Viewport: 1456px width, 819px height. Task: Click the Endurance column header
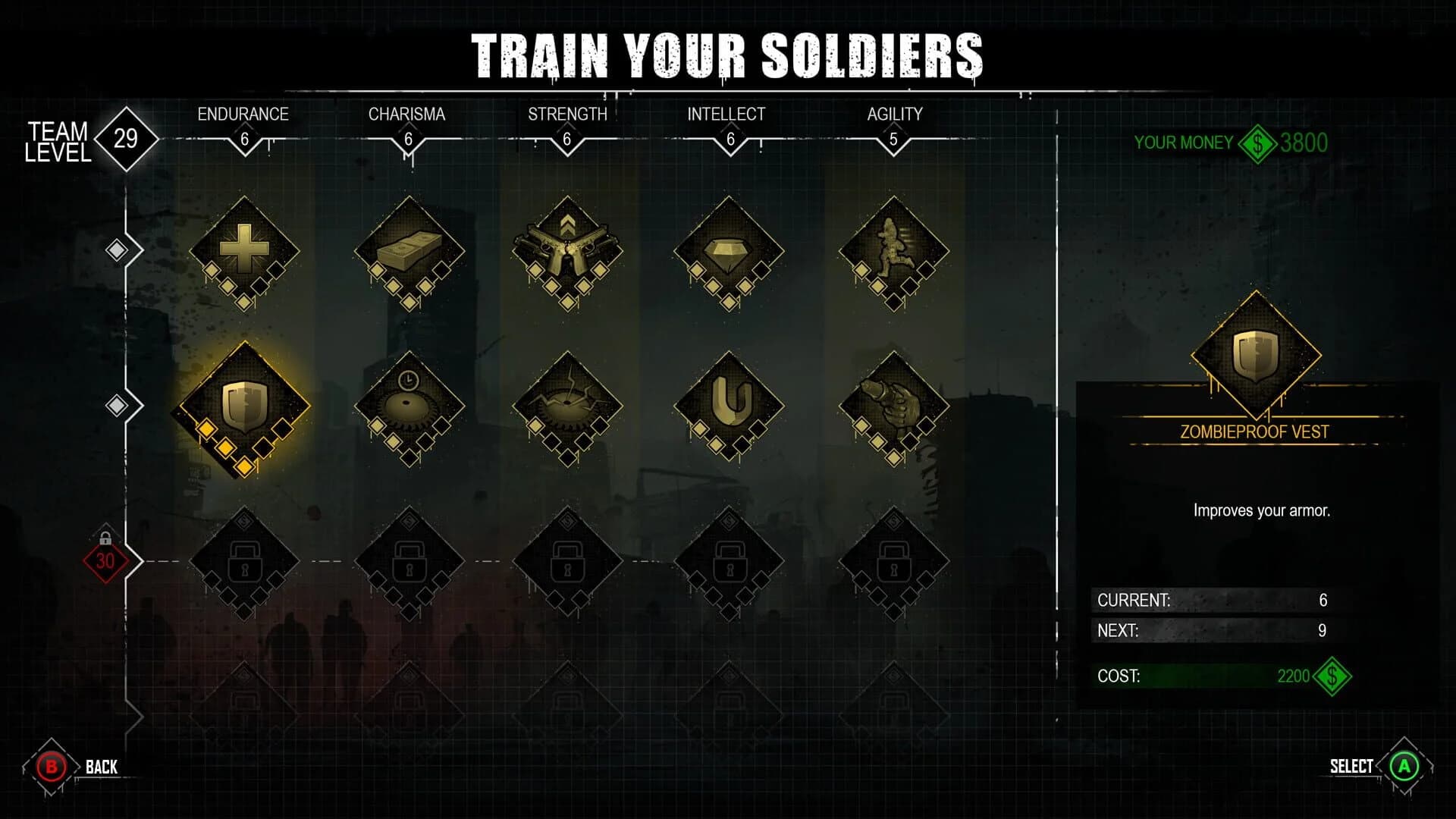pyautogui.click(x=243, y=115)
